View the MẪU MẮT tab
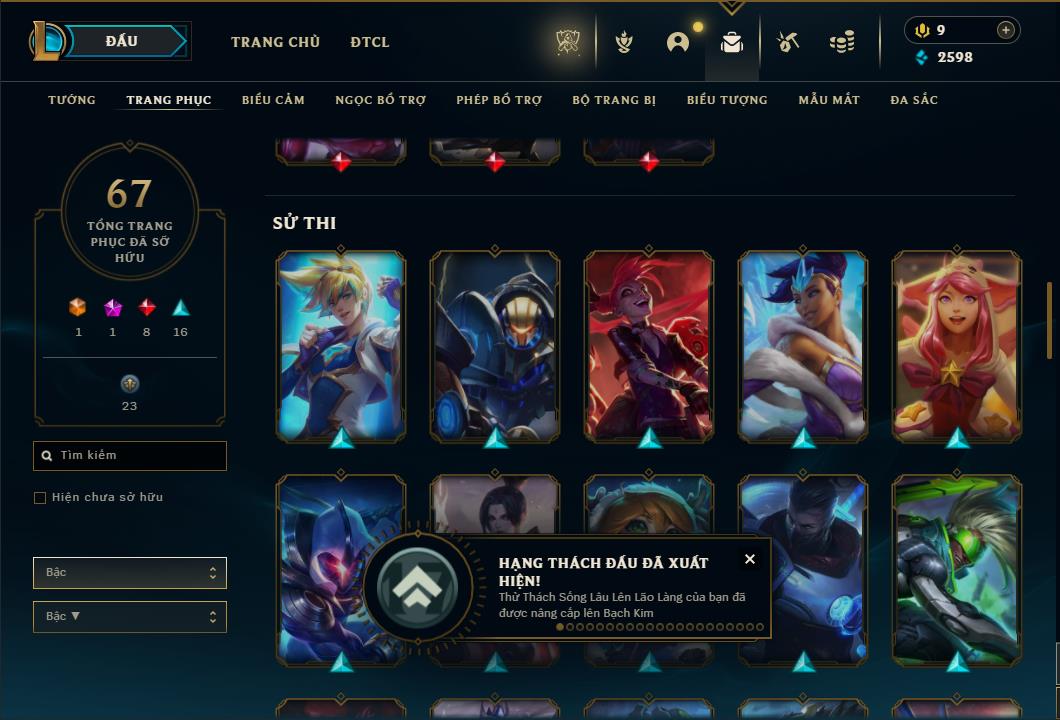 click(x=829, y=100)
